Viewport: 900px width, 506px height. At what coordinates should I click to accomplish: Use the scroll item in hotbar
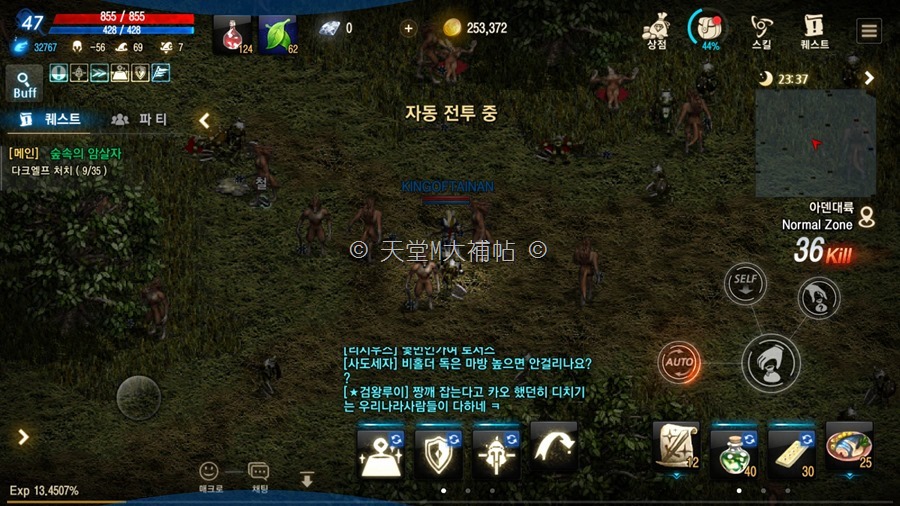click(x=676, y=445)
